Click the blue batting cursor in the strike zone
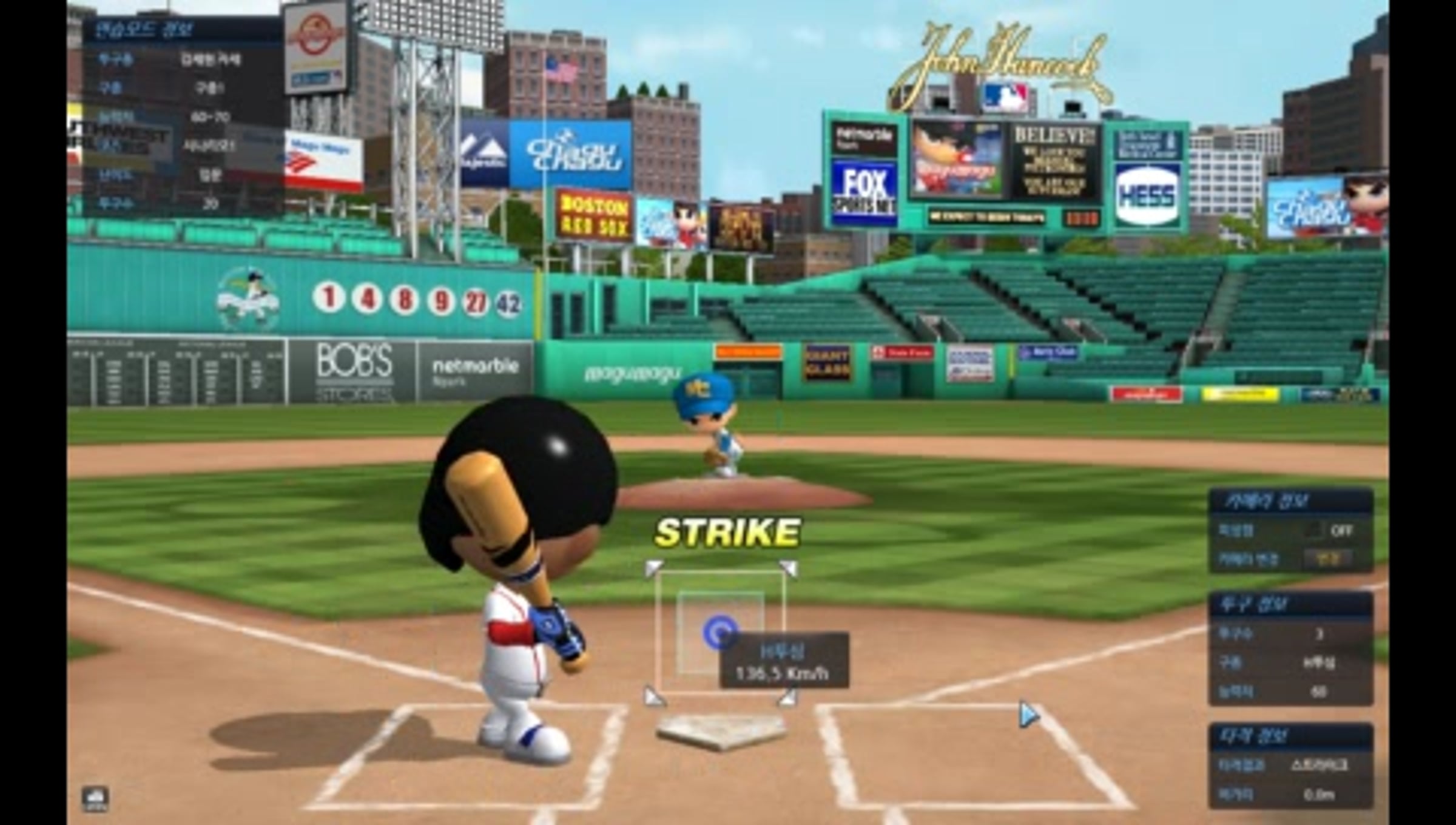 tap(720, 633)
